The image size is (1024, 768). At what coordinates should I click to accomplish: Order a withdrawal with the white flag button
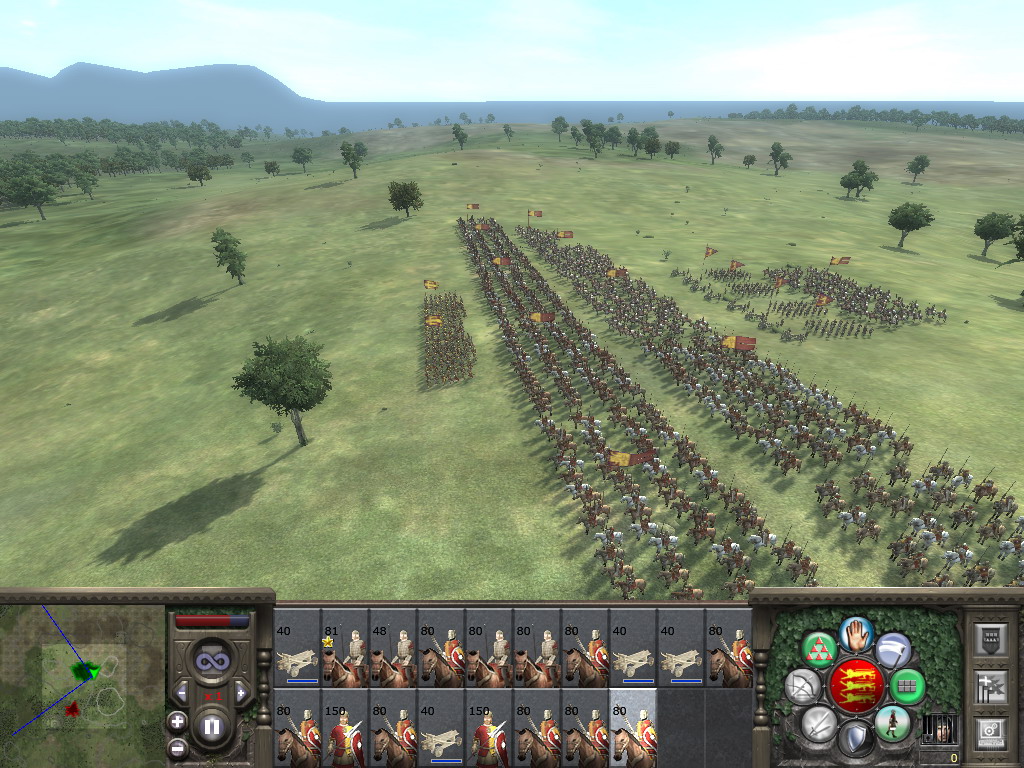click(893, 651)
